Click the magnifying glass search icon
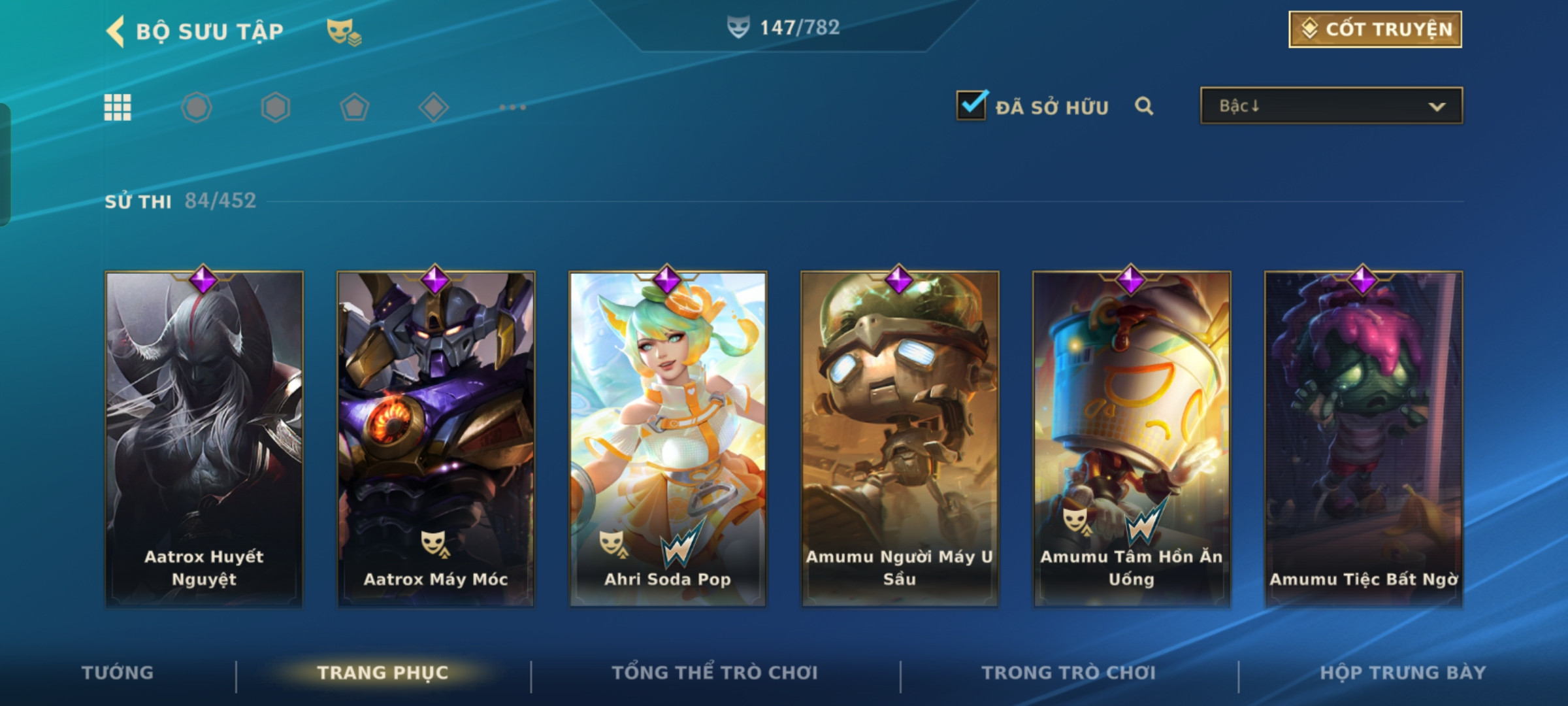 click(x=1144, y=106)
